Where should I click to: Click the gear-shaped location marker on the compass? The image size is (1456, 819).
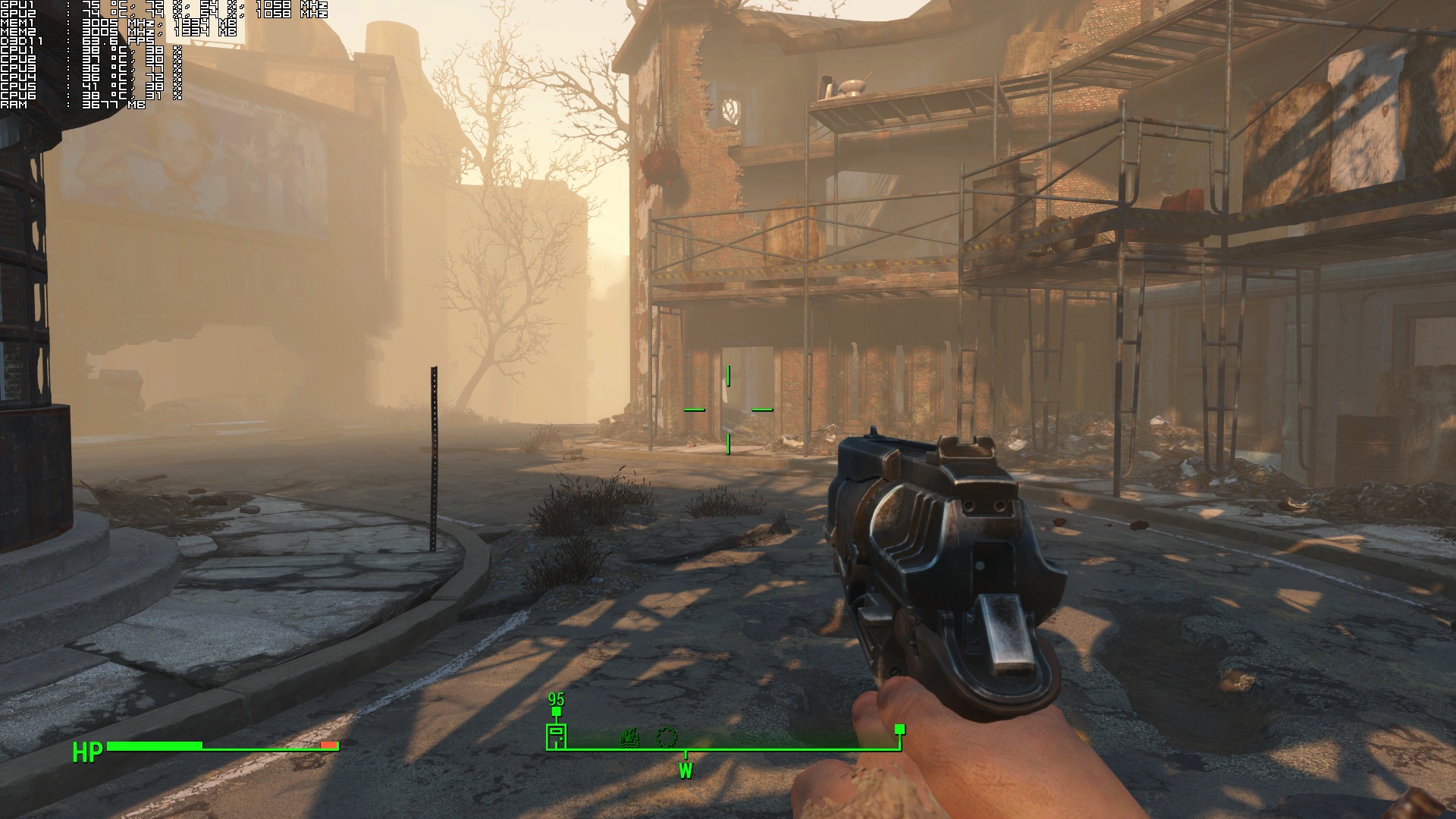point(666,736)
